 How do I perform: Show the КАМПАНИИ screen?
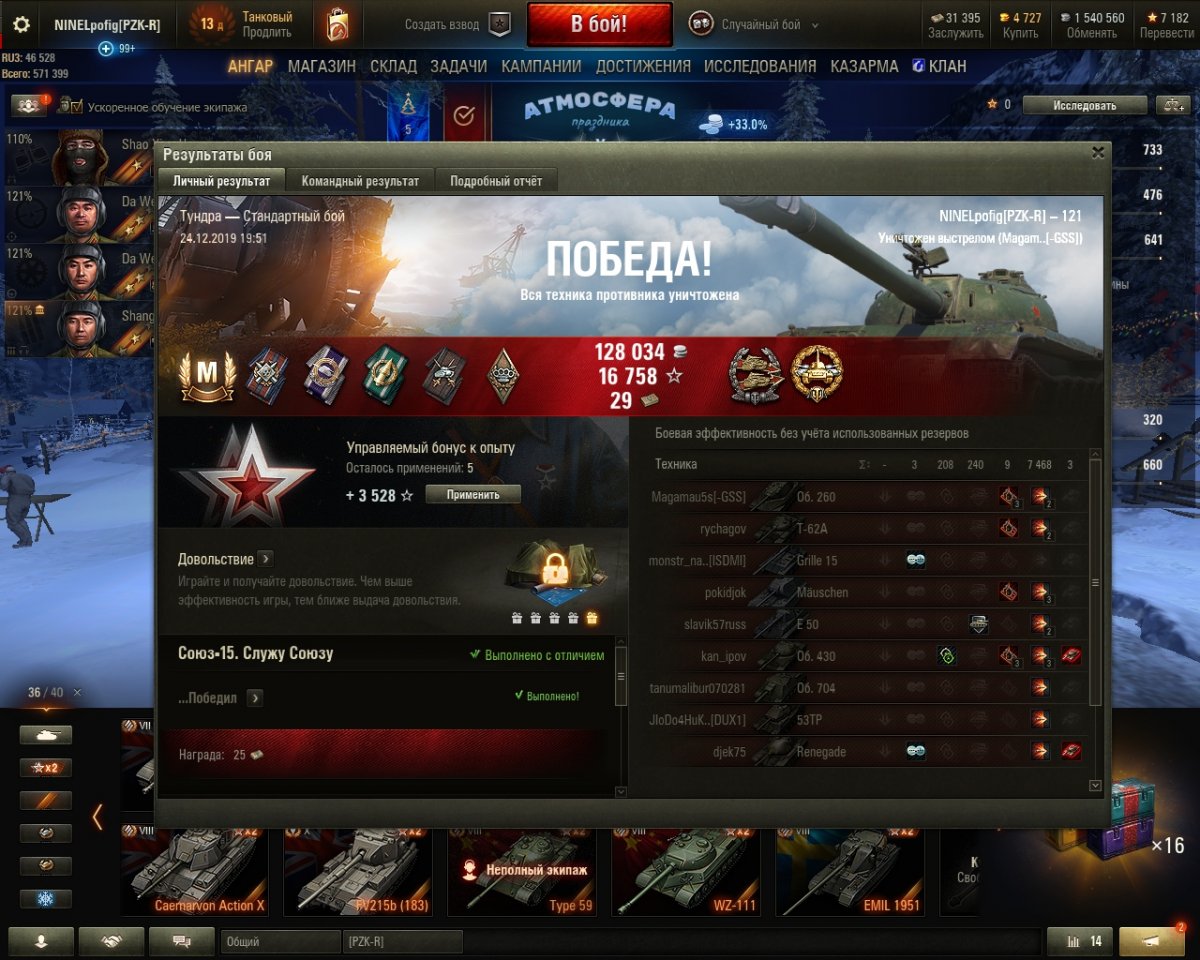click(541, 67)
